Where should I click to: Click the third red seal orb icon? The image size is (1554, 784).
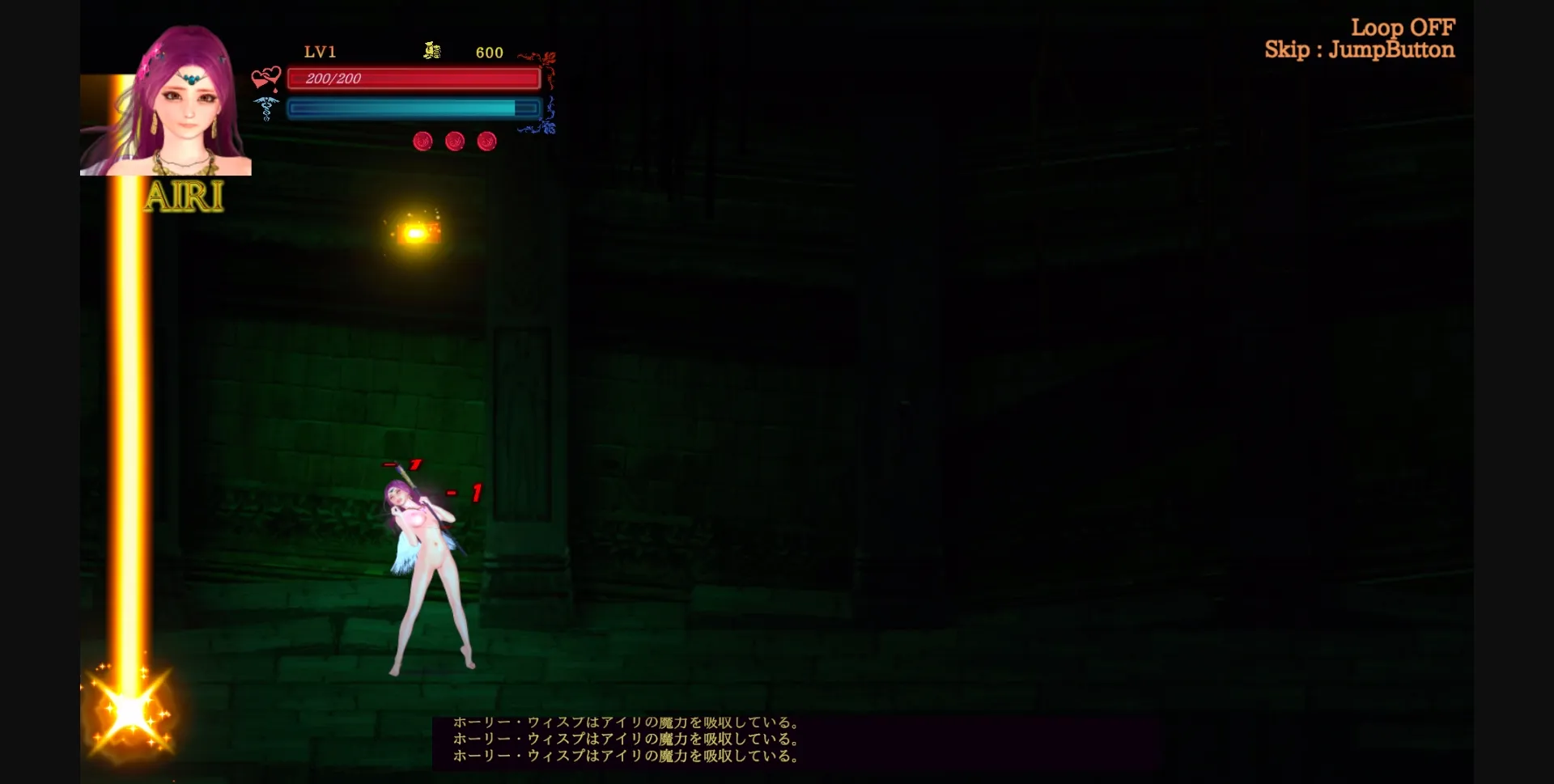(x=486, y=141)
